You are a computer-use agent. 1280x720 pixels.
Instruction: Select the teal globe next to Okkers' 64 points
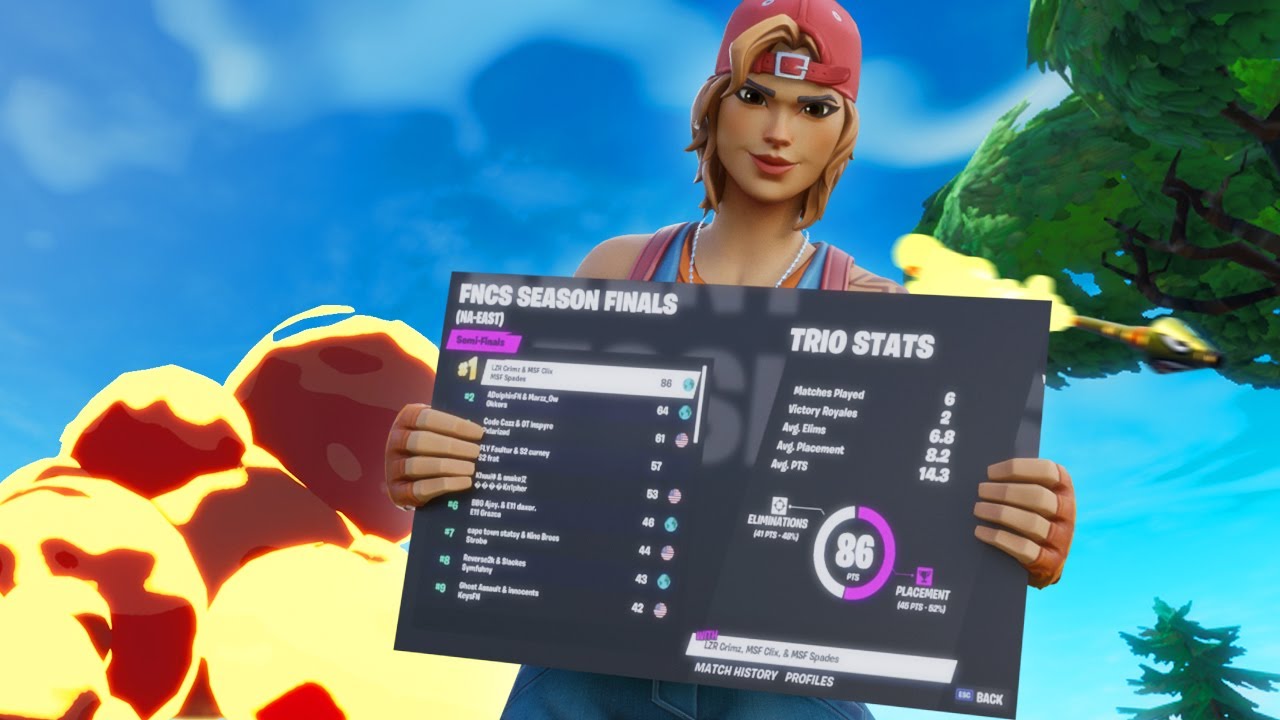(x=684, y=410)
